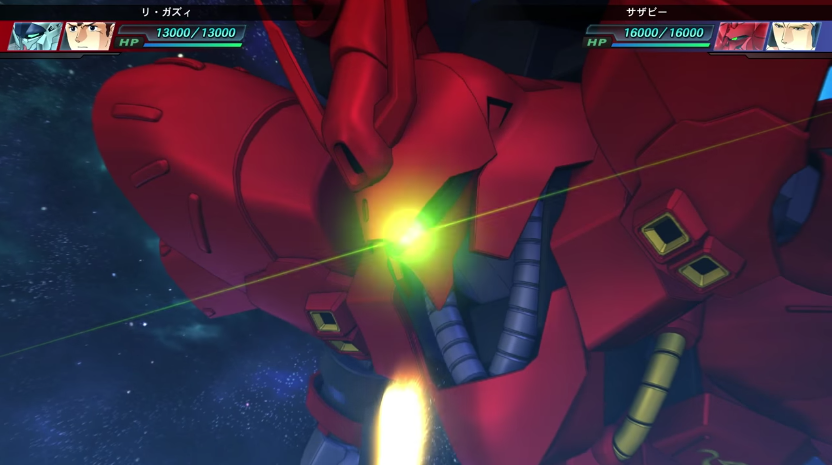Click the Re-GZ unit portrait
The height and width of the screenshot is (465, 832).
pos(34,36)
